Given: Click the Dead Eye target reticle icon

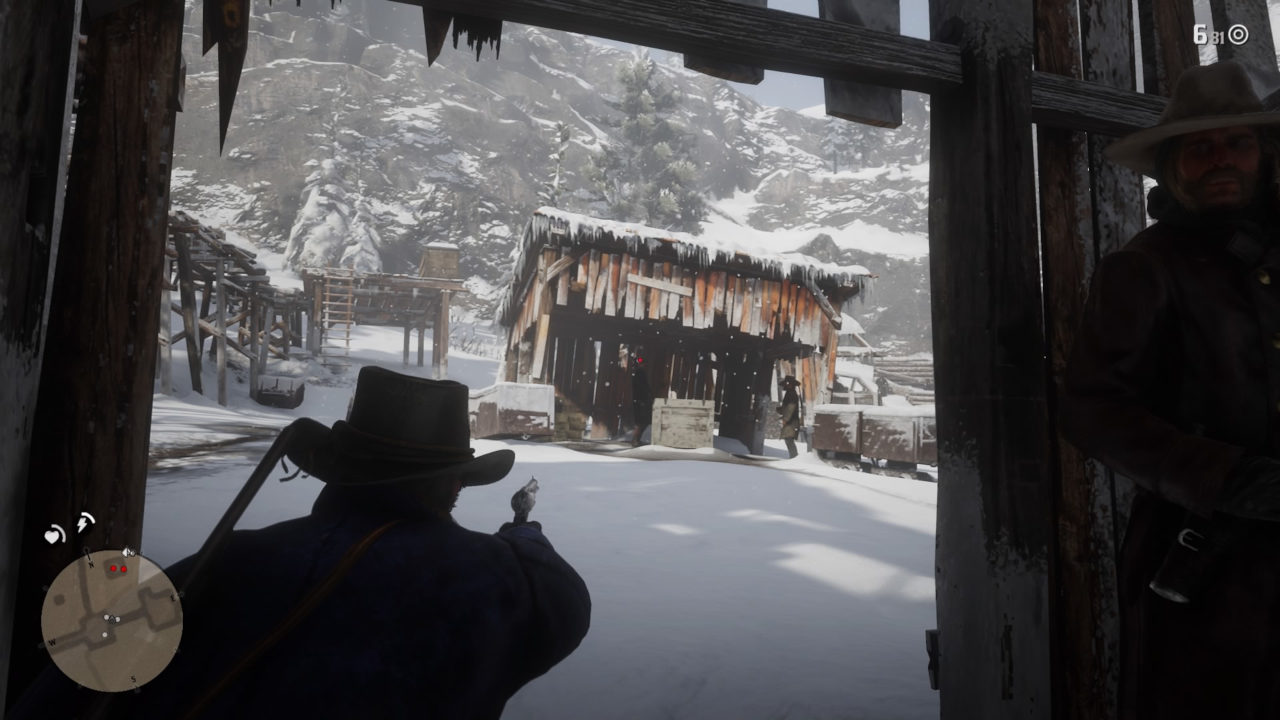Looking at the screenshot, I should tap(1238, 34).
